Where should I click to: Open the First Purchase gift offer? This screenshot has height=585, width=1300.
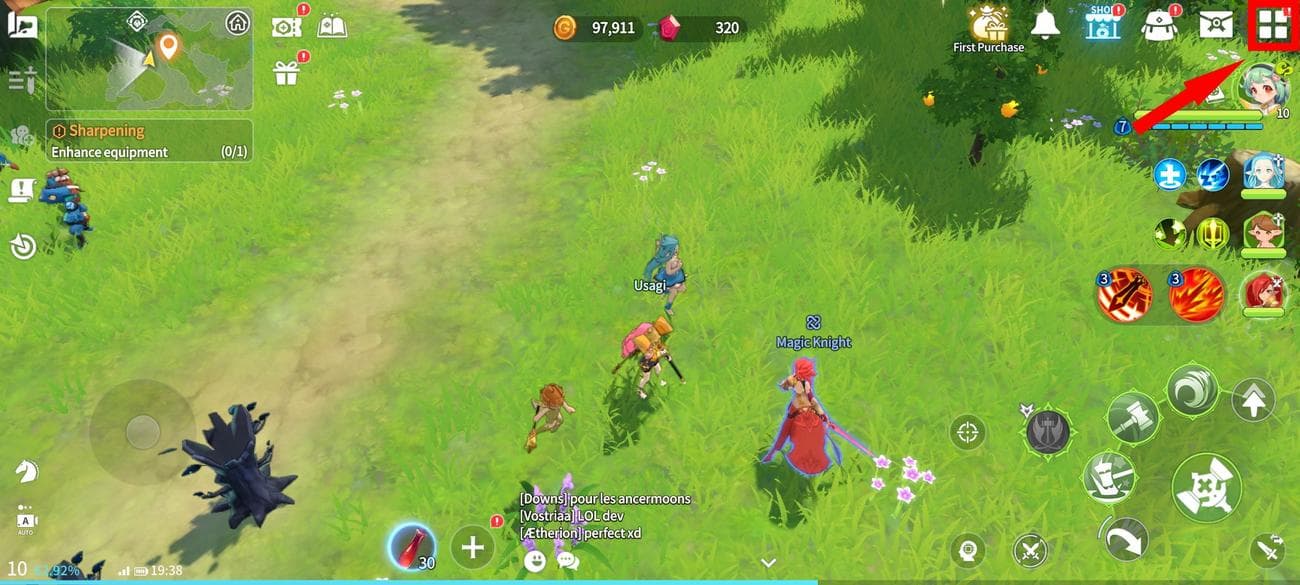pos(988,24)
